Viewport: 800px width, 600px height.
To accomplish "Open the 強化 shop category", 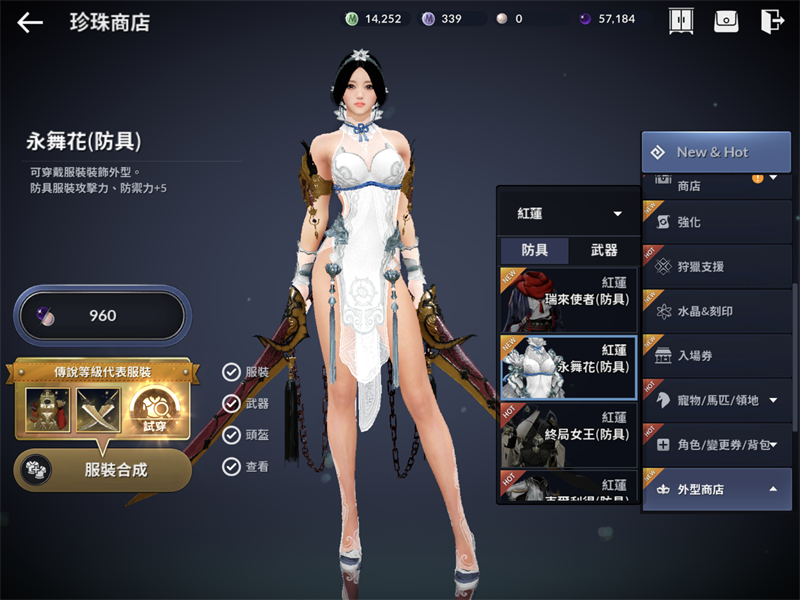I will 716,222.
